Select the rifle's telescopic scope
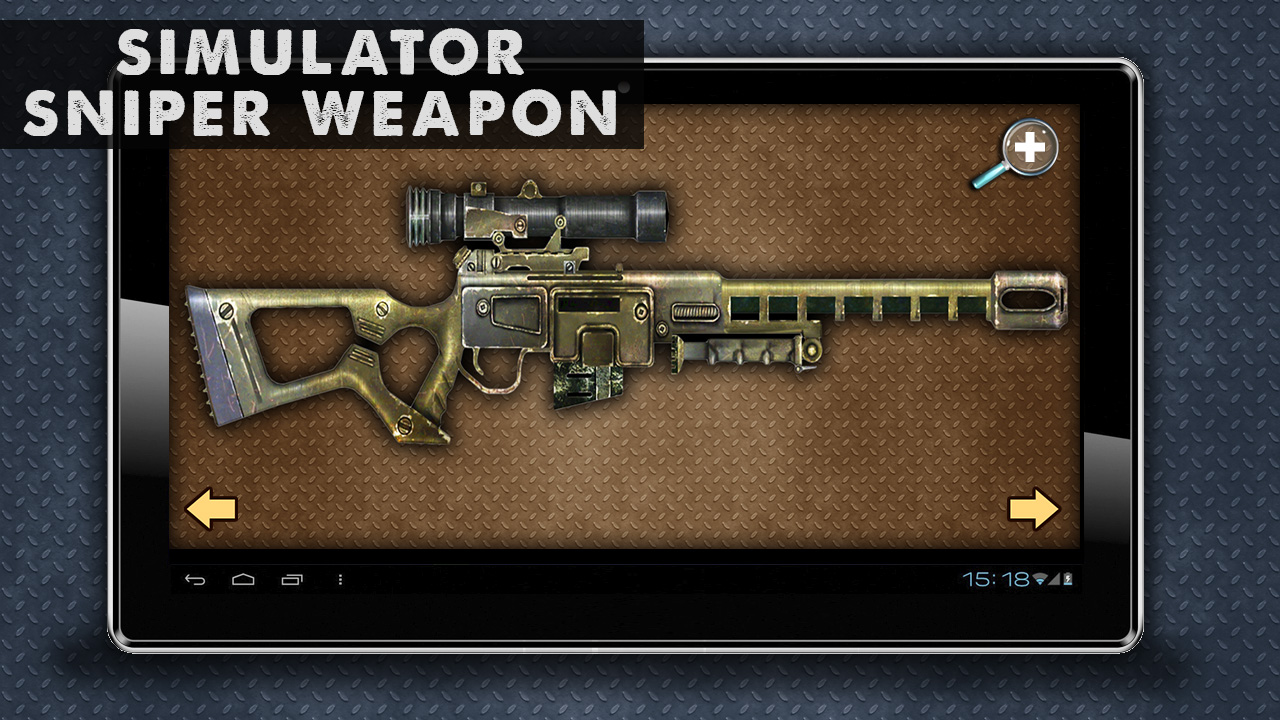The image size is (1280, 720). (x=540, y=215)
